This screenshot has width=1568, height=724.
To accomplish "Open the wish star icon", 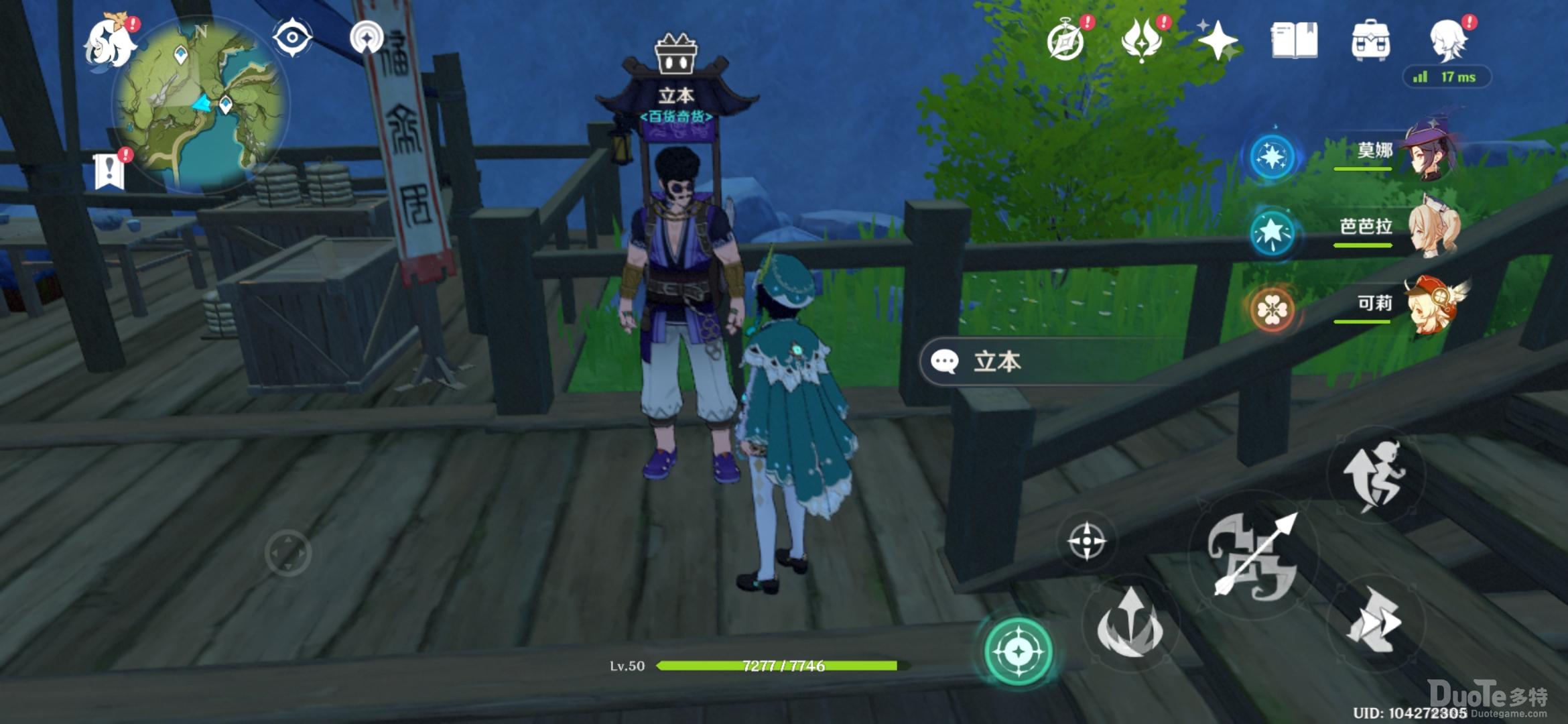I will point(1218,40).
